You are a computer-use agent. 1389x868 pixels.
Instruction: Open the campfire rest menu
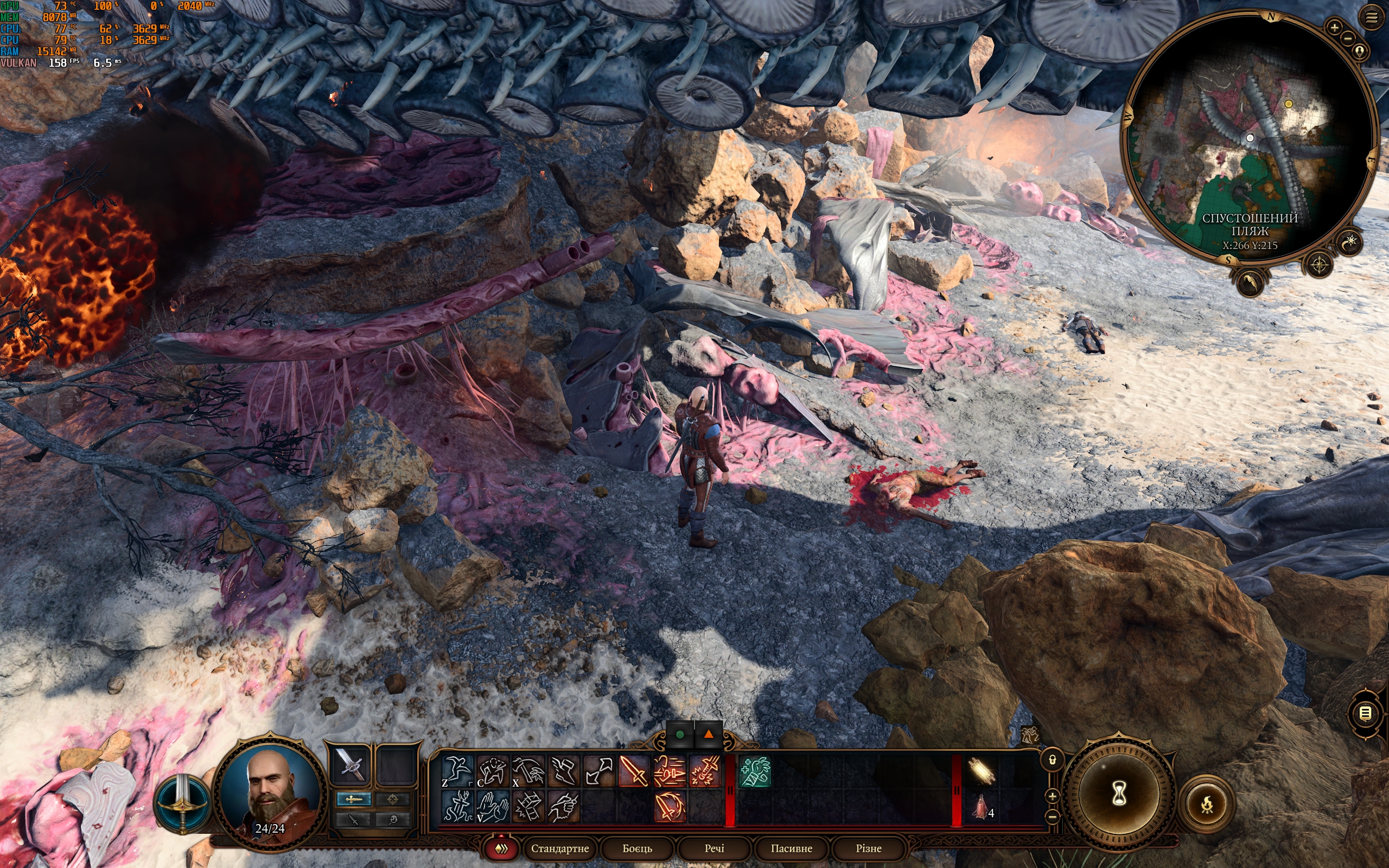[x=1207, y=805]
